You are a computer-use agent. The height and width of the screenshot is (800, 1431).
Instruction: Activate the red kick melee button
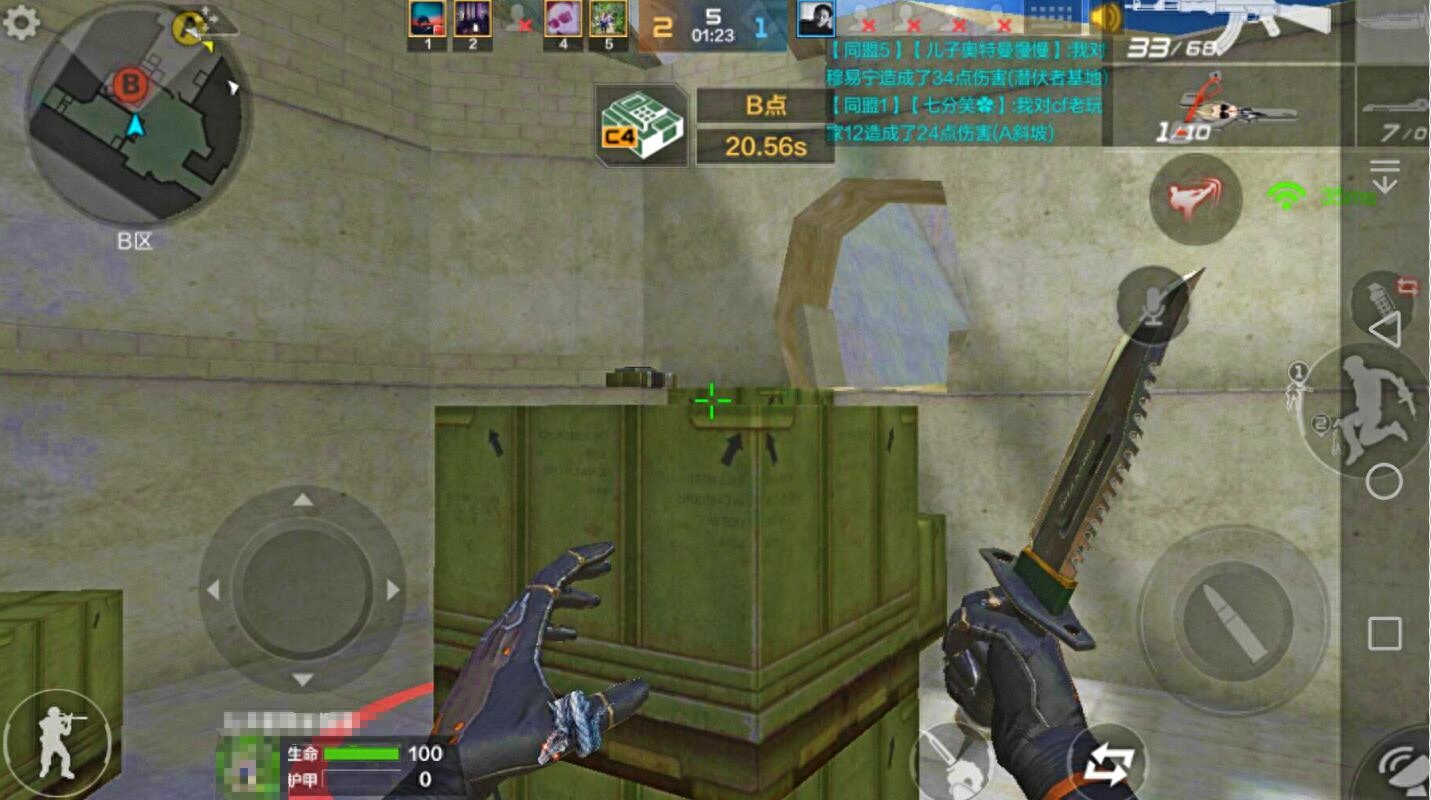pyautogui.click(x=1195, y=198)
